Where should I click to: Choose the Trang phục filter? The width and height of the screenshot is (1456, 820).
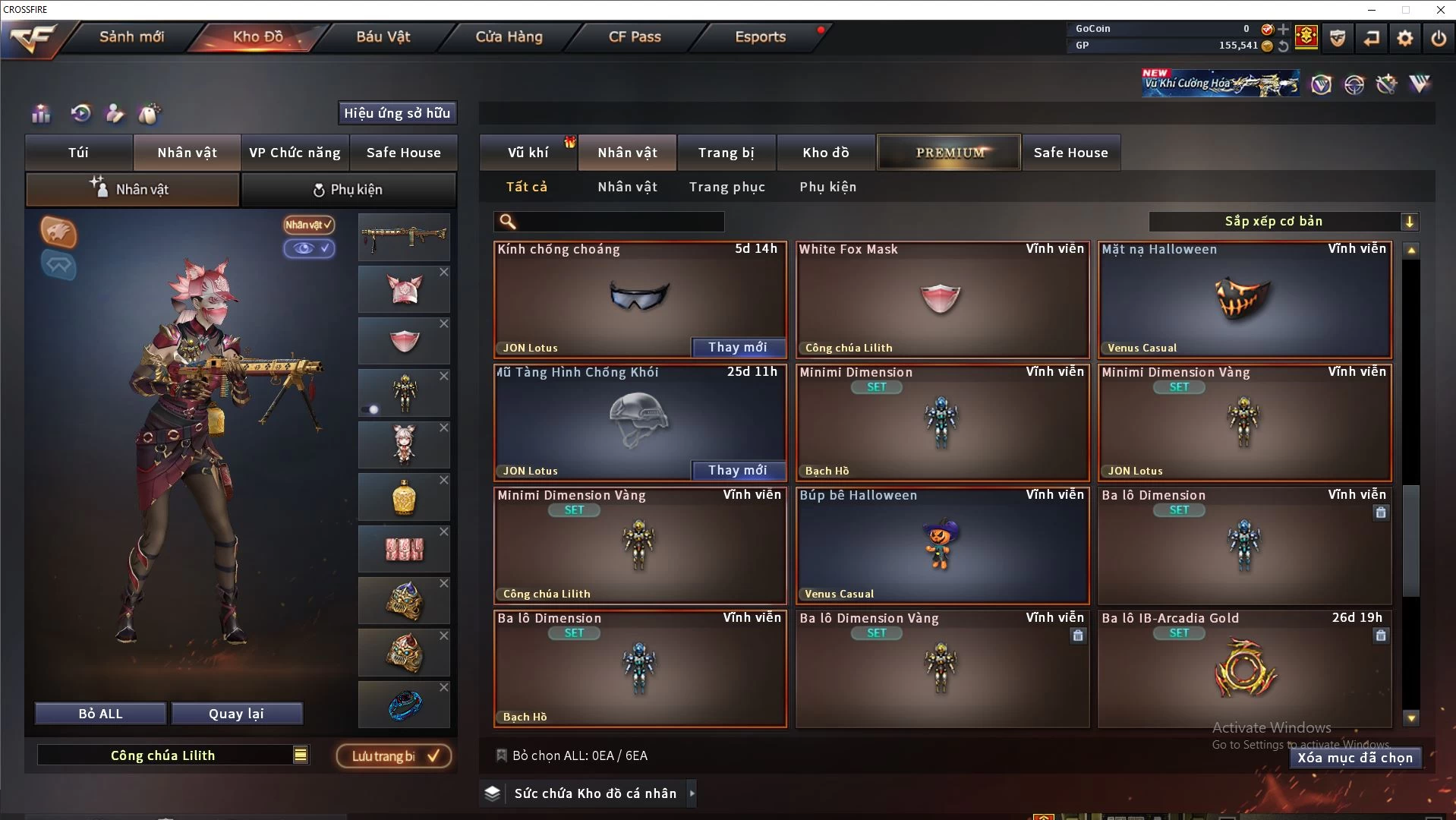point(726,187)
